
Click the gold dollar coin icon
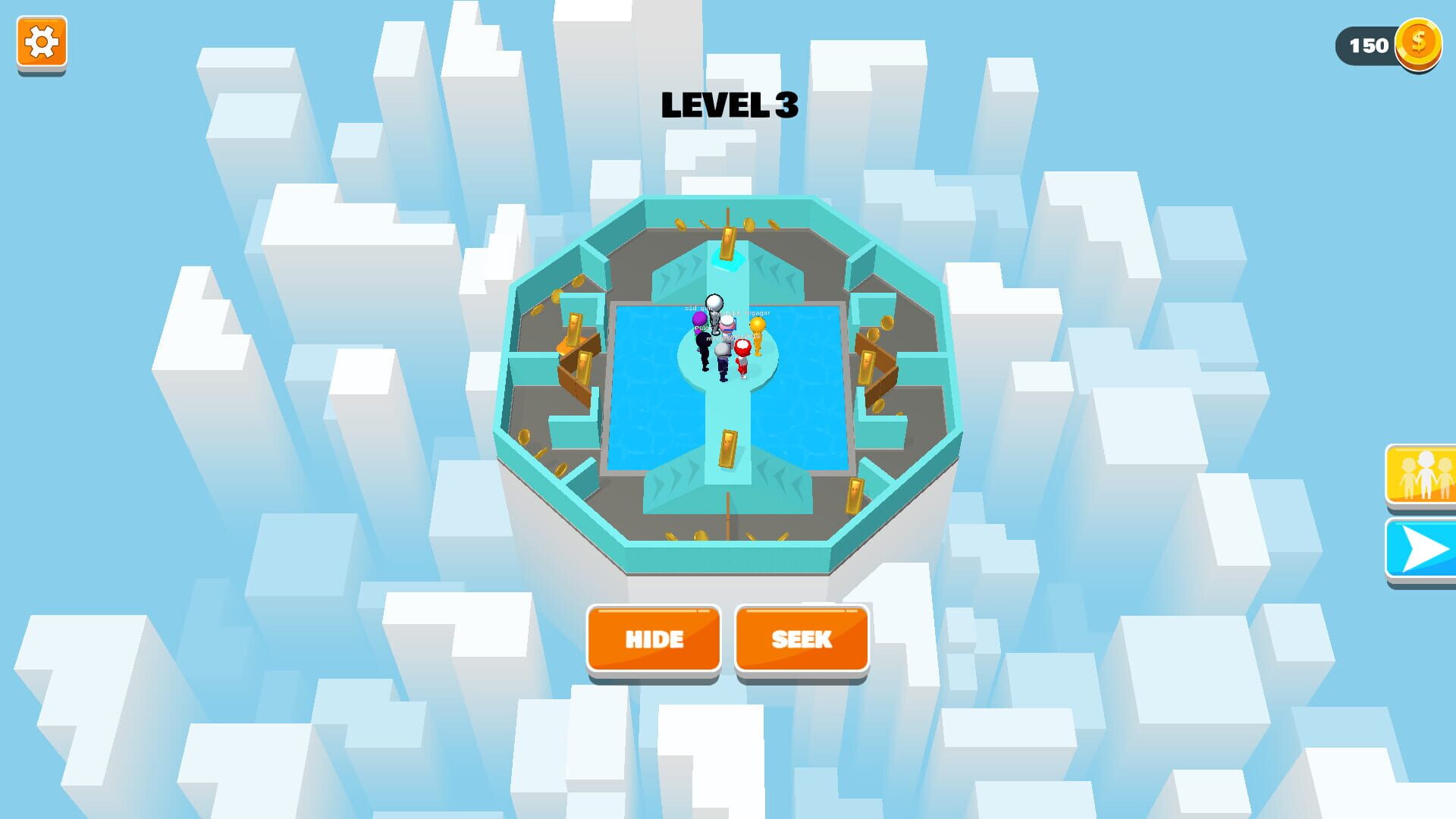(x=1418, y=45)
